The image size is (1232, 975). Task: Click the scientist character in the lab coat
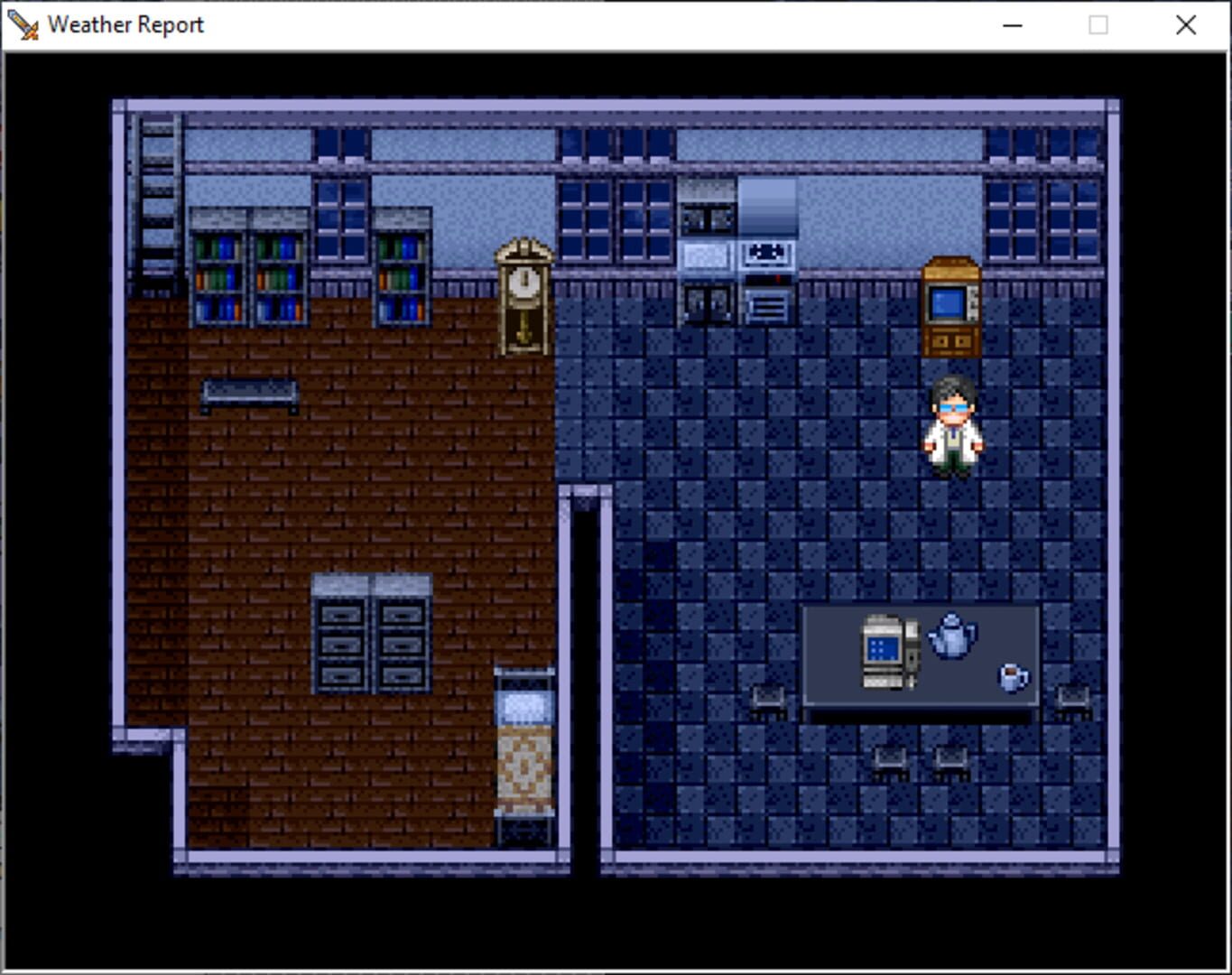[x=954, y=424]
